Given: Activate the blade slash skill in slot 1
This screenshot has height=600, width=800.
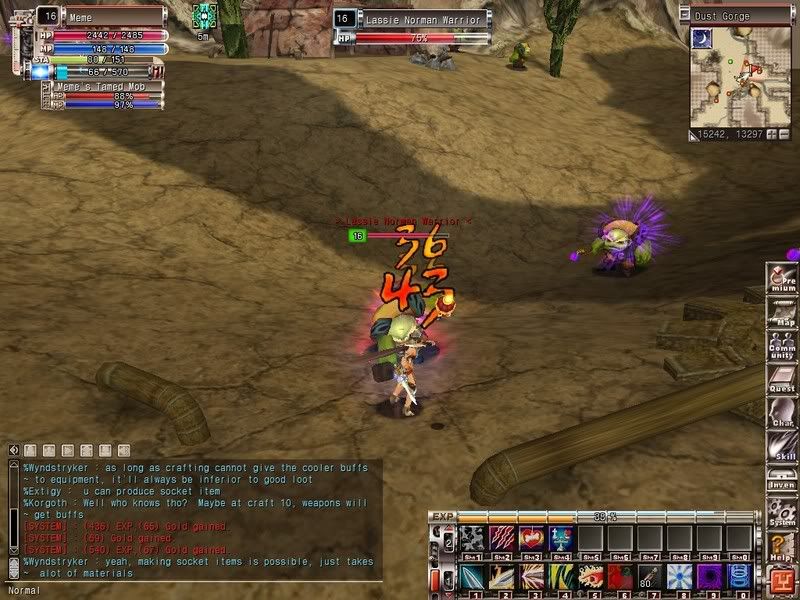Looking at the screenshot, I should pyautogui.click(x=472, y=577).
